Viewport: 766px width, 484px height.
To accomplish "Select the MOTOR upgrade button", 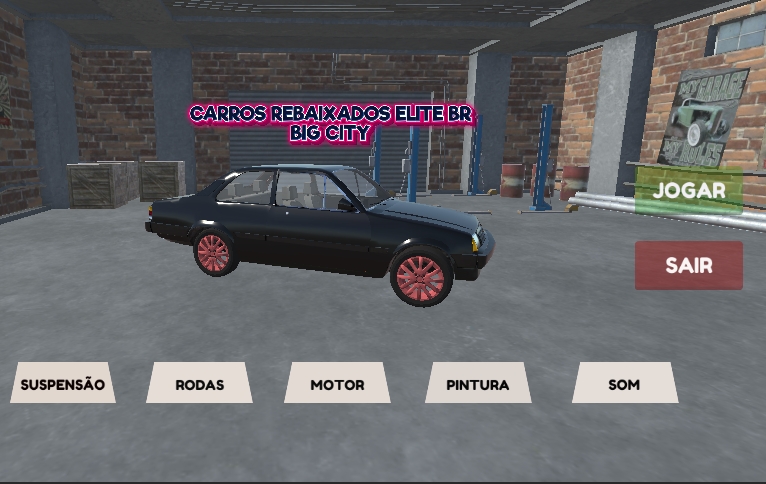I will (x=337, y=384).
